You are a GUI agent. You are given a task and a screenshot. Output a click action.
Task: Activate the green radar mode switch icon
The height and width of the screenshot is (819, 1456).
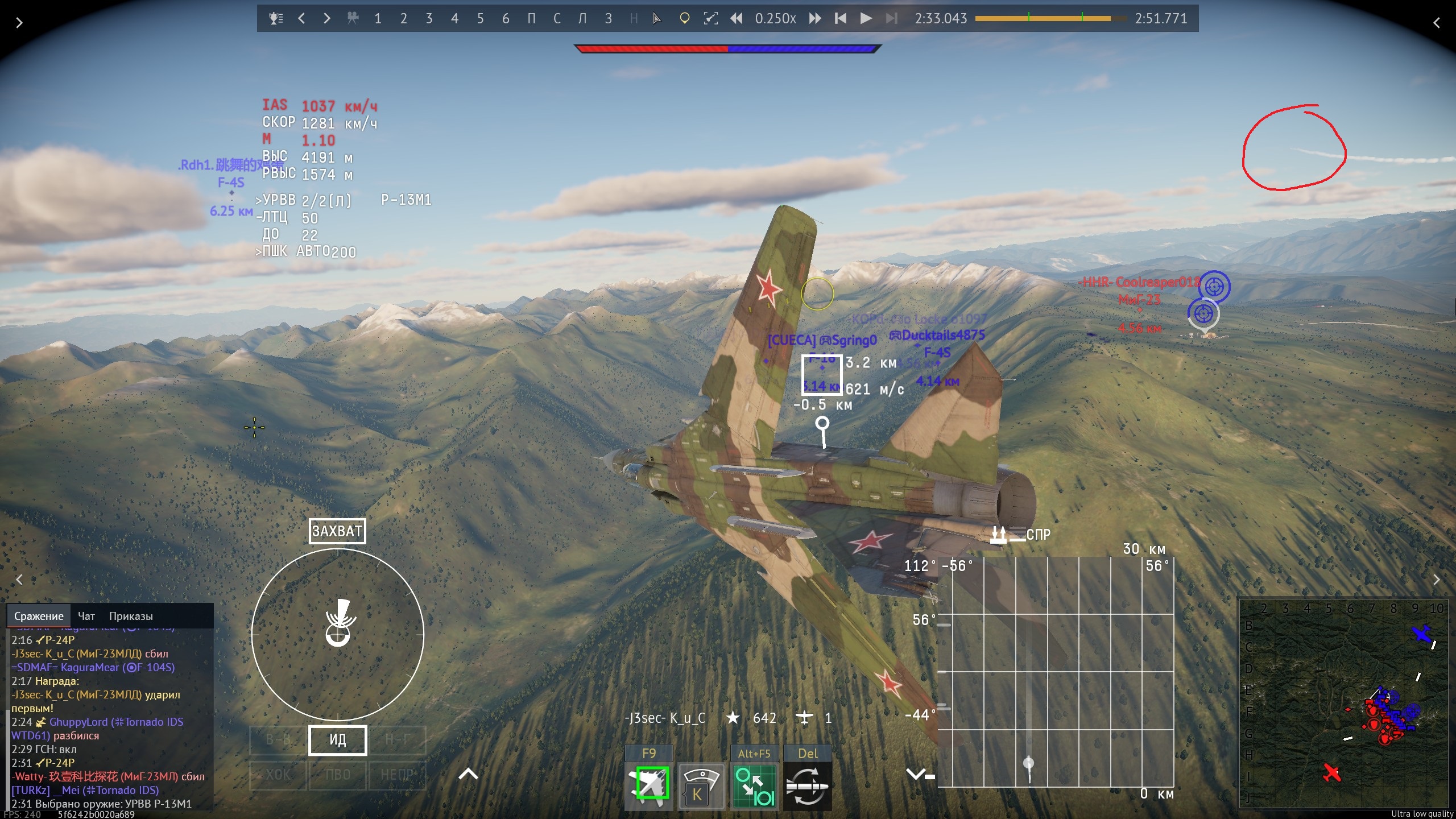point(754,786)
